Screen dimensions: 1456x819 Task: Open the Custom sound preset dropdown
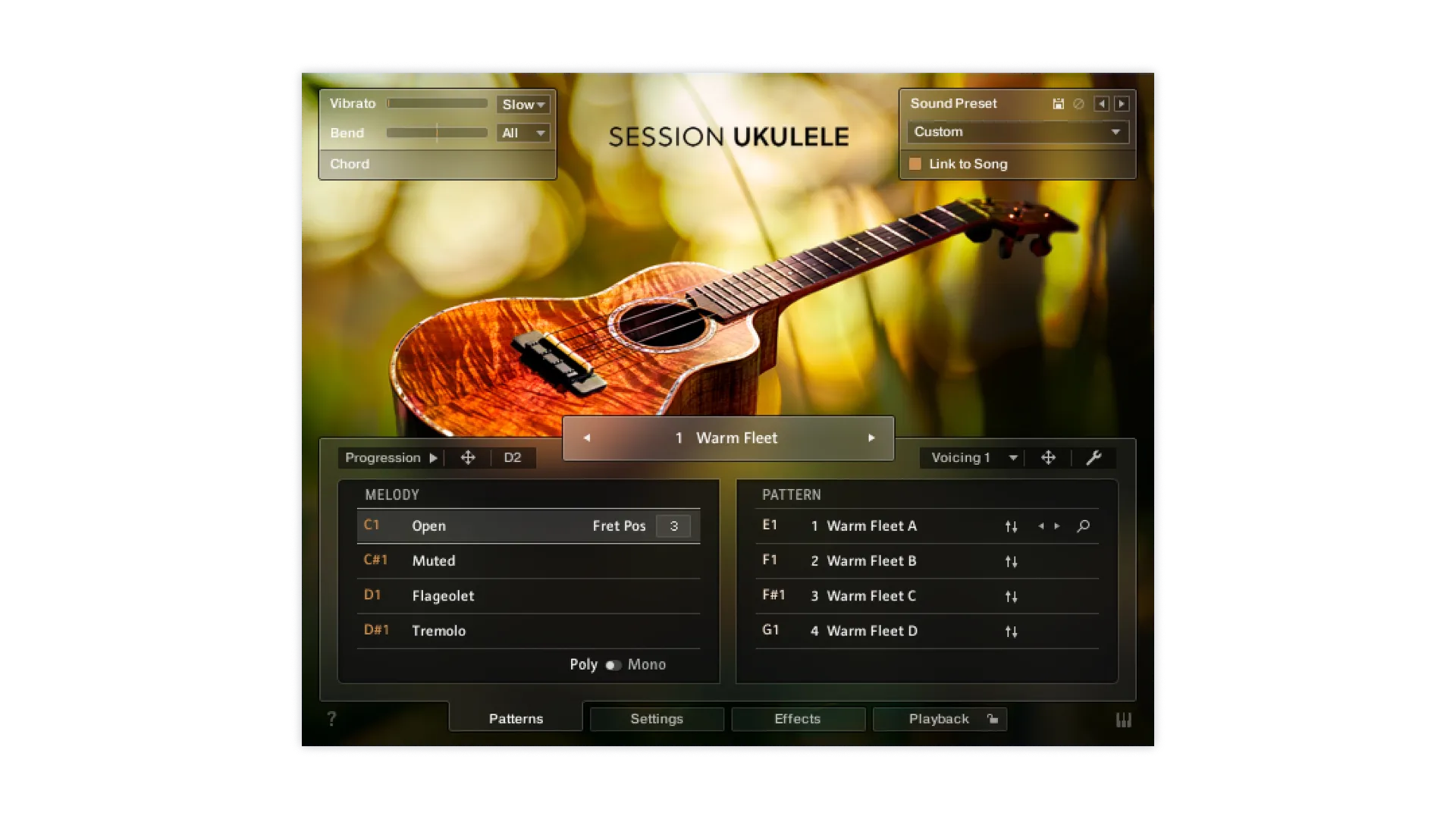[x=1017, y=131]
